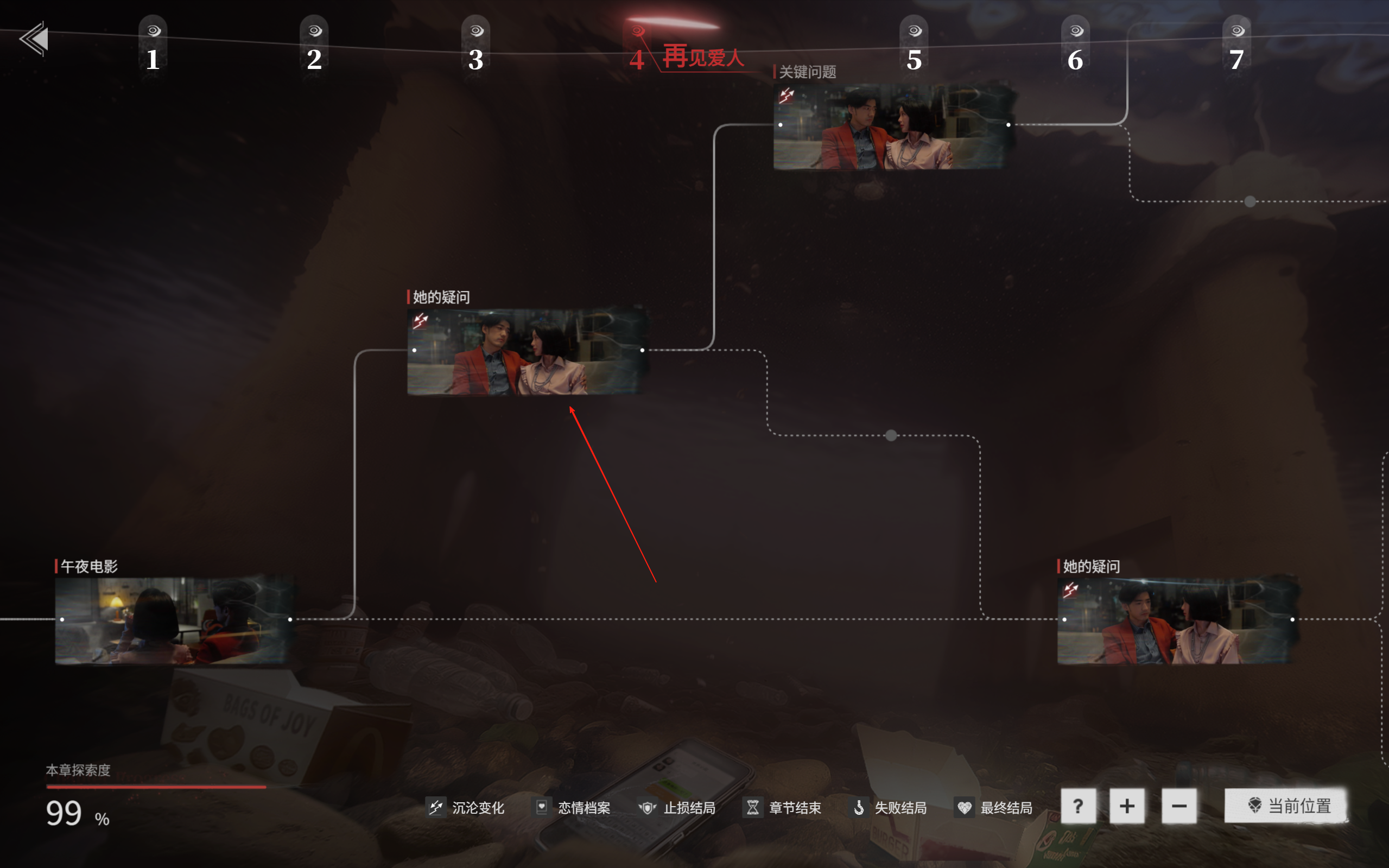1389x868 pixels.
Task: Zoom out the story map with minus
Action: click(1179, 806)
